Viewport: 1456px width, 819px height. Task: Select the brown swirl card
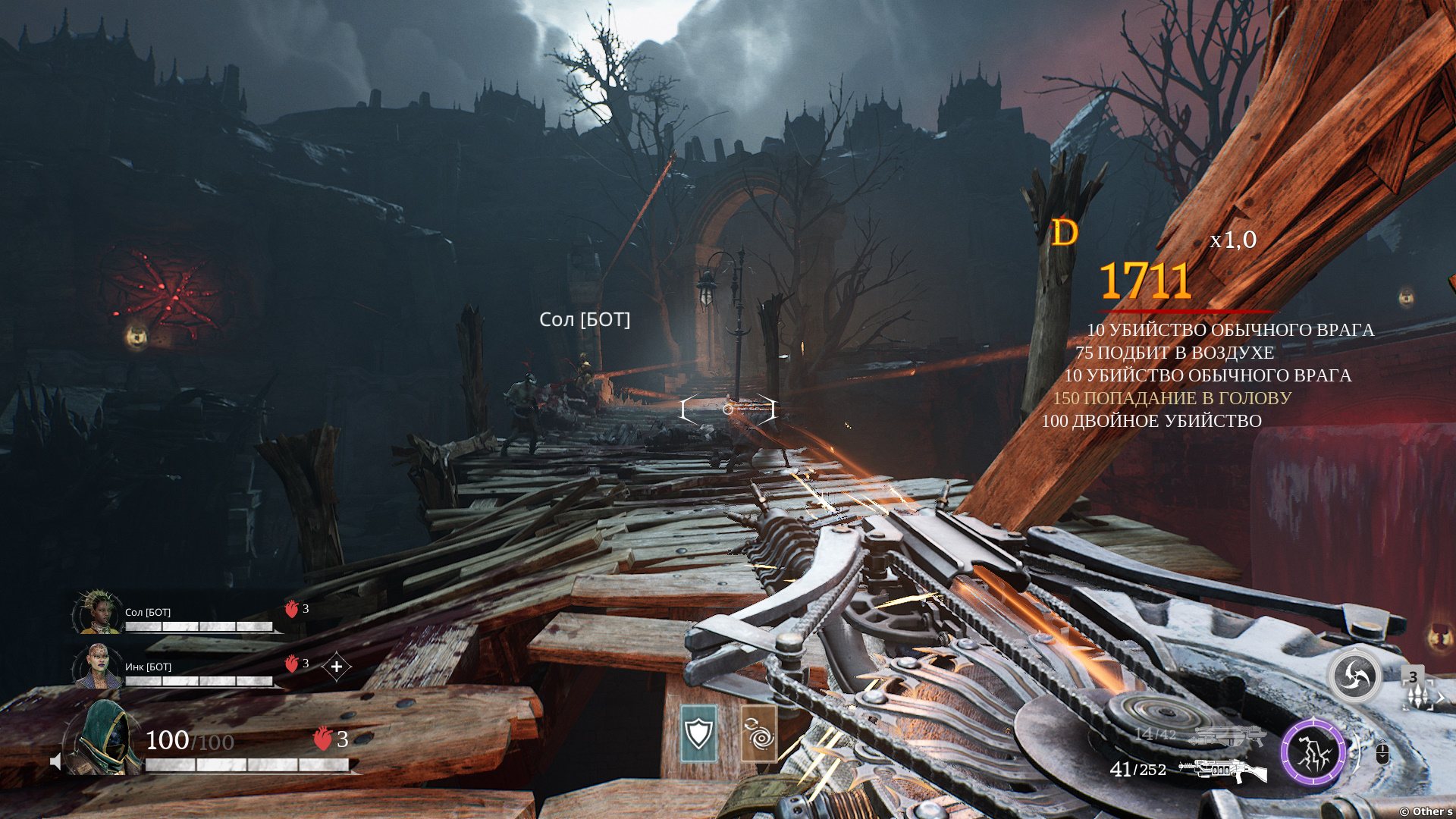click(x=758, y=733)
